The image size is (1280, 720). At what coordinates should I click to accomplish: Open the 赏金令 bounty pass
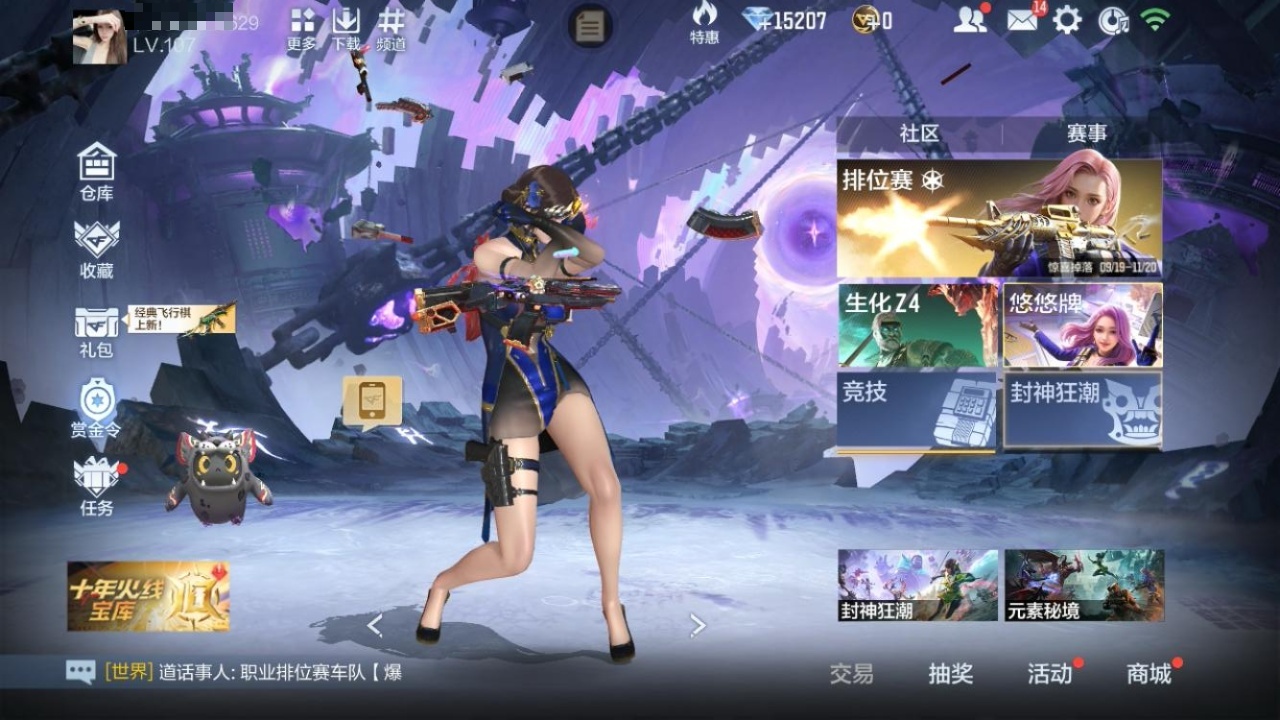point(97,408)
